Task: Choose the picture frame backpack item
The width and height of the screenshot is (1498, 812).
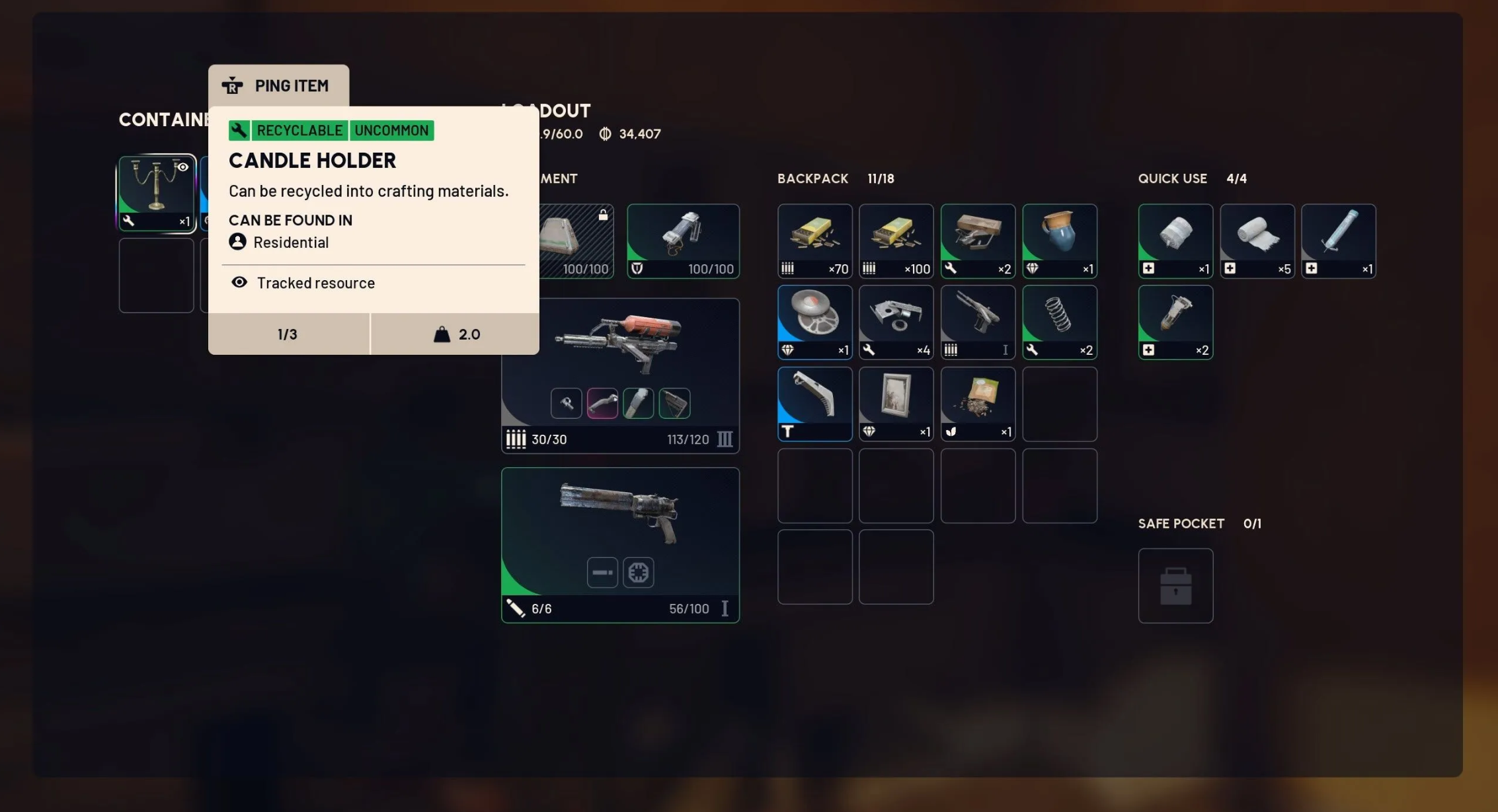Action: pyautogui.click(x=896, y=404)
